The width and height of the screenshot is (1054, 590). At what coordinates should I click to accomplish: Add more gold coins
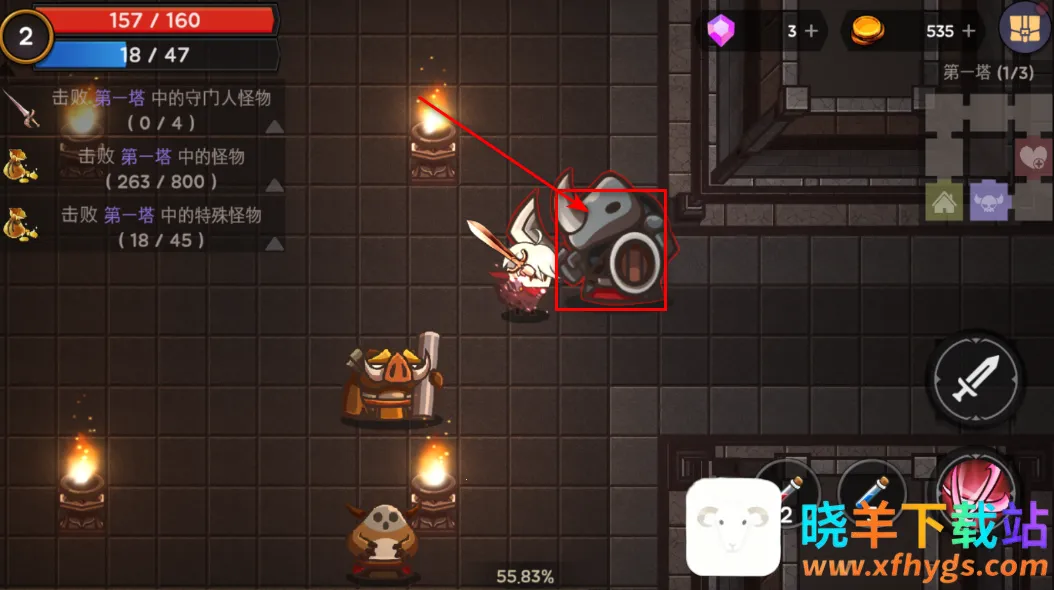coord(968,31)
